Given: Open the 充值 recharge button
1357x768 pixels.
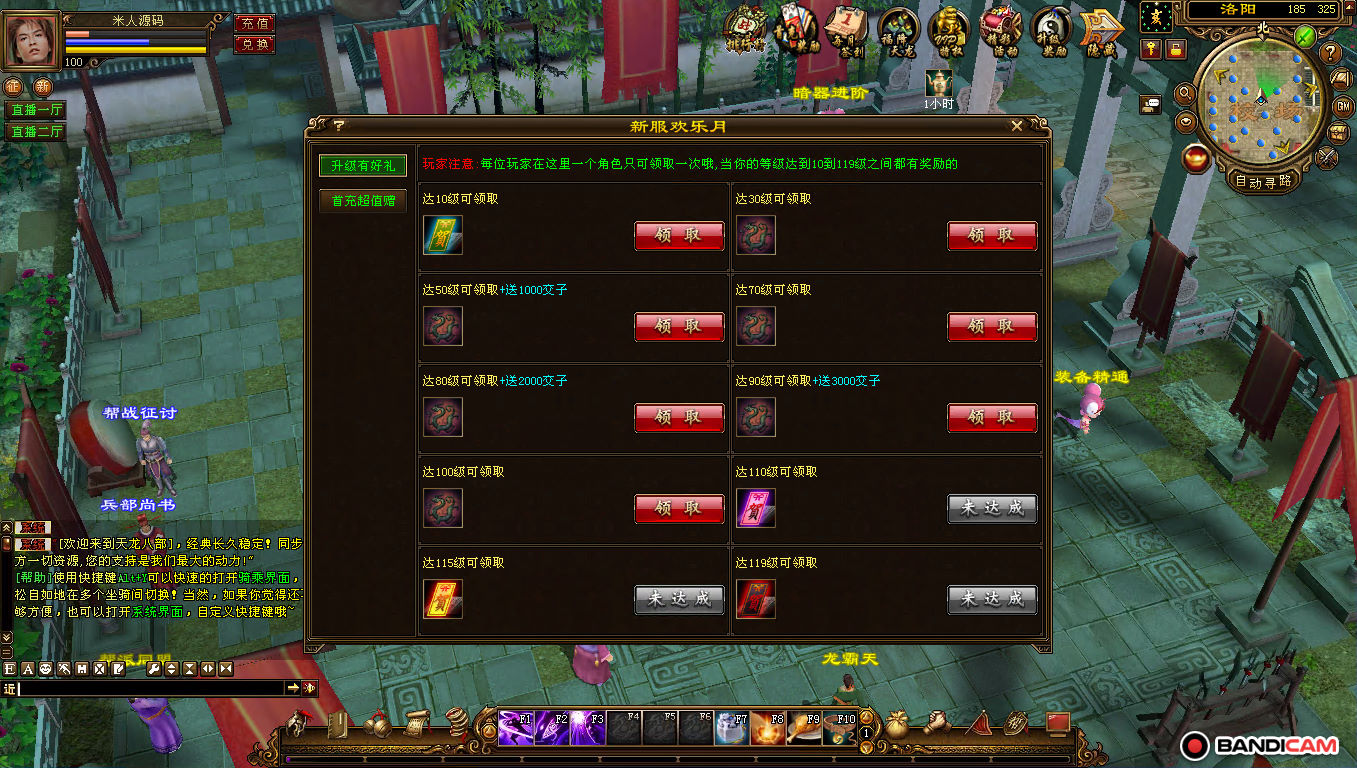Looking at the screenshot, I should point(255,23).
